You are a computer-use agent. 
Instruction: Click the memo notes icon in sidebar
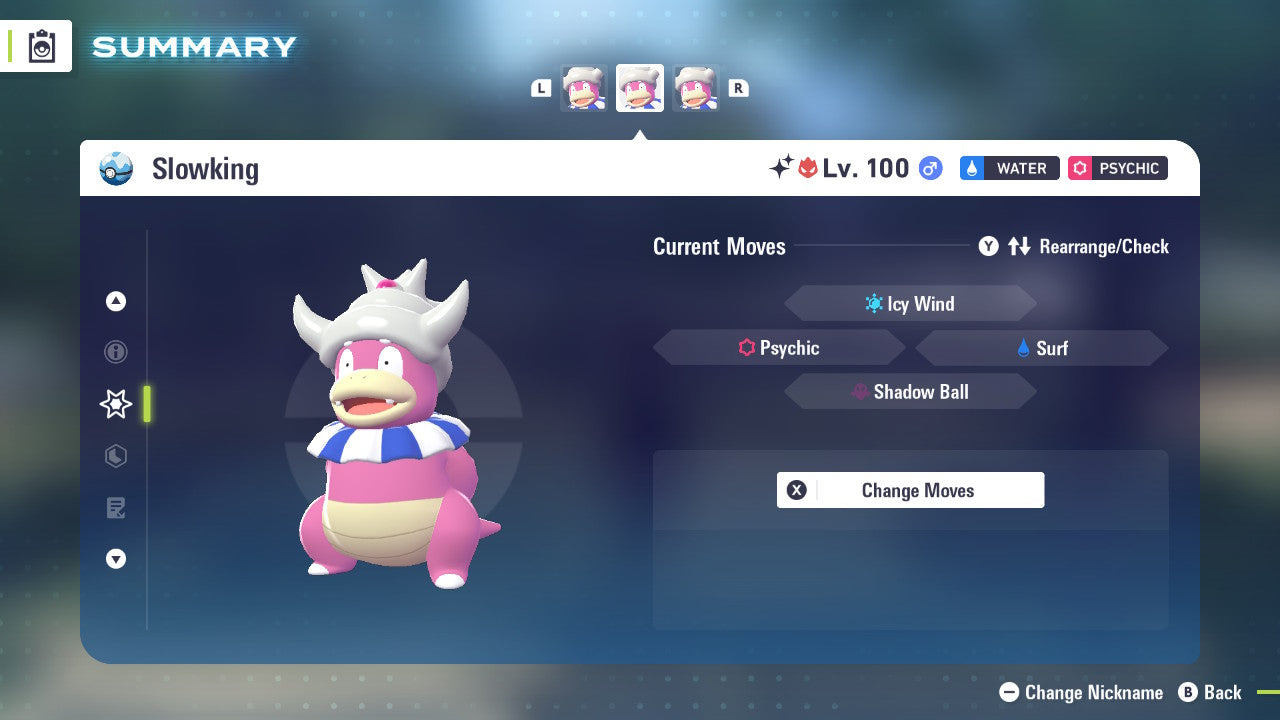[x=115, y=508]
